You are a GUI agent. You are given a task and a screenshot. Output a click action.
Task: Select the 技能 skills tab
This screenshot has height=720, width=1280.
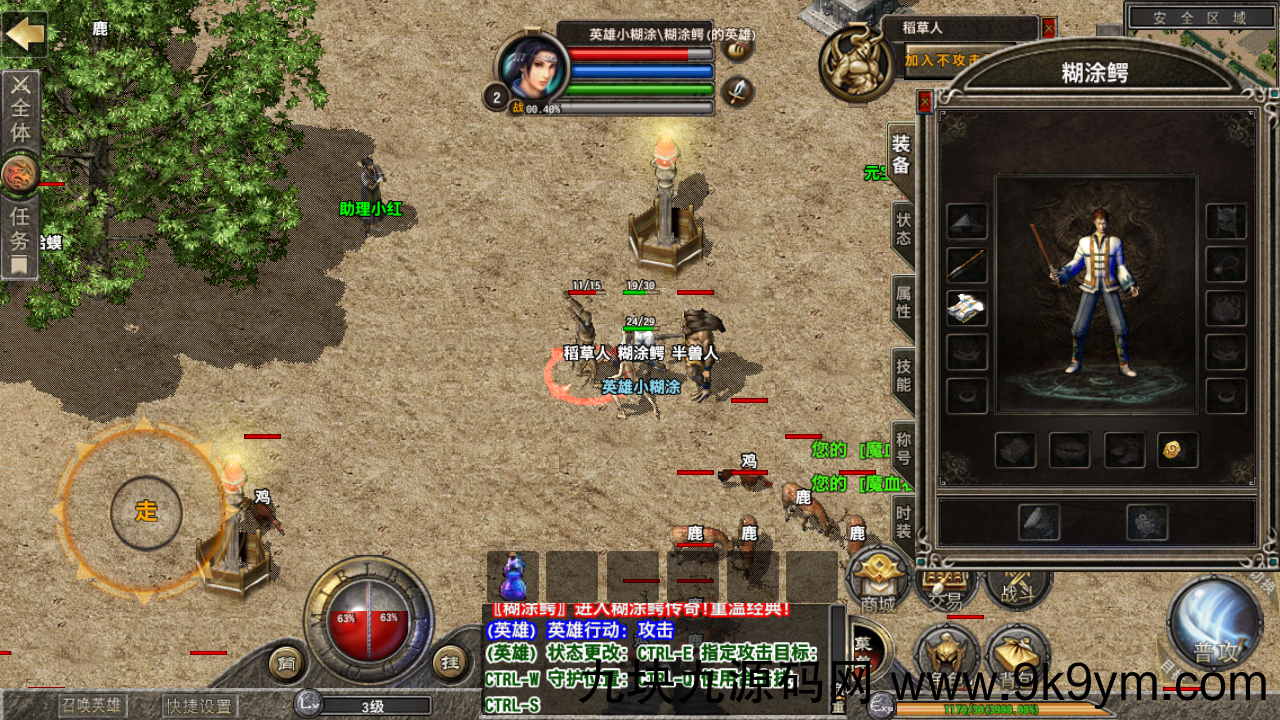902,372
